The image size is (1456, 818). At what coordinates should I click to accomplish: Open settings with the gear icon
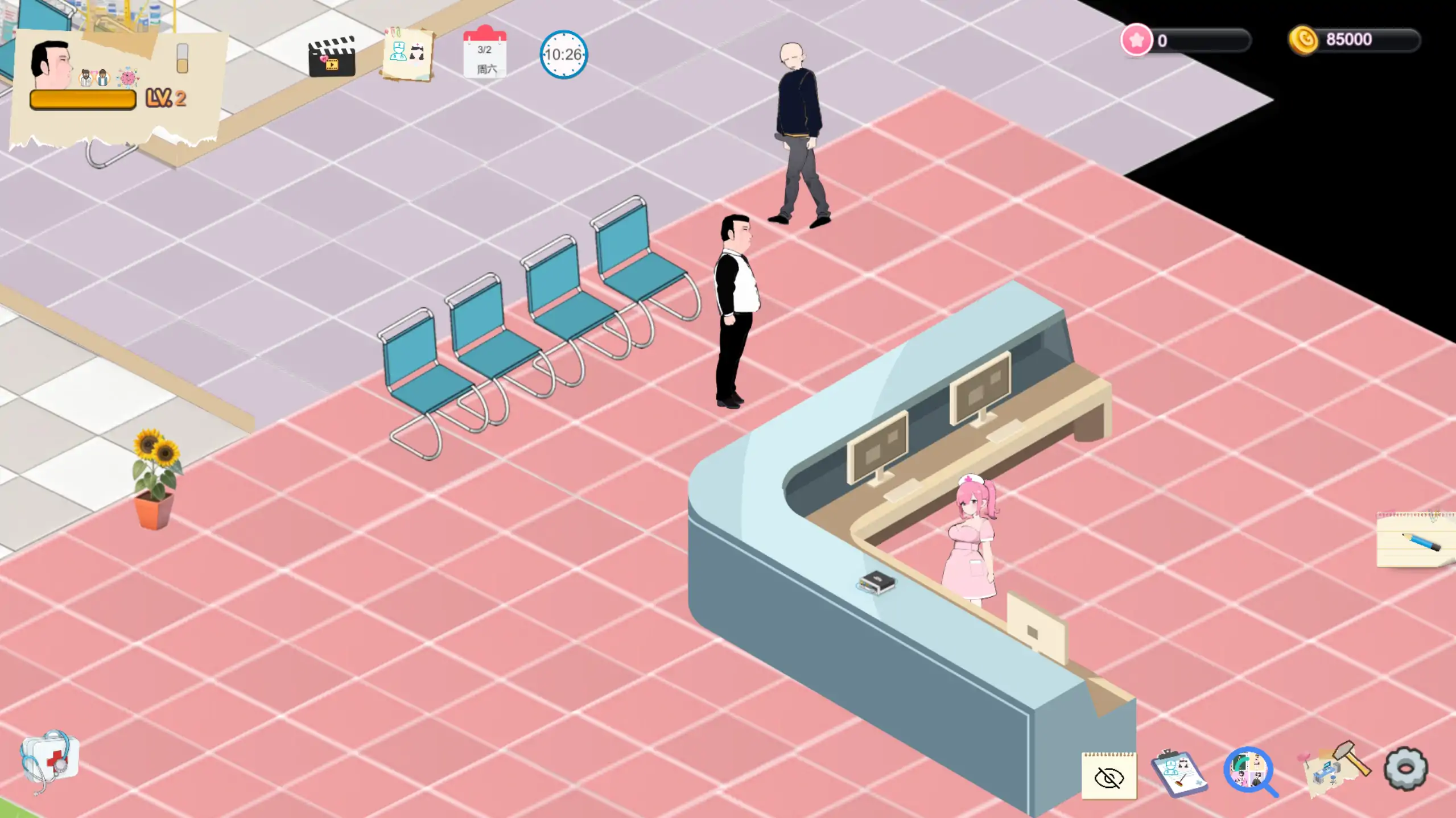(1405, 769)
